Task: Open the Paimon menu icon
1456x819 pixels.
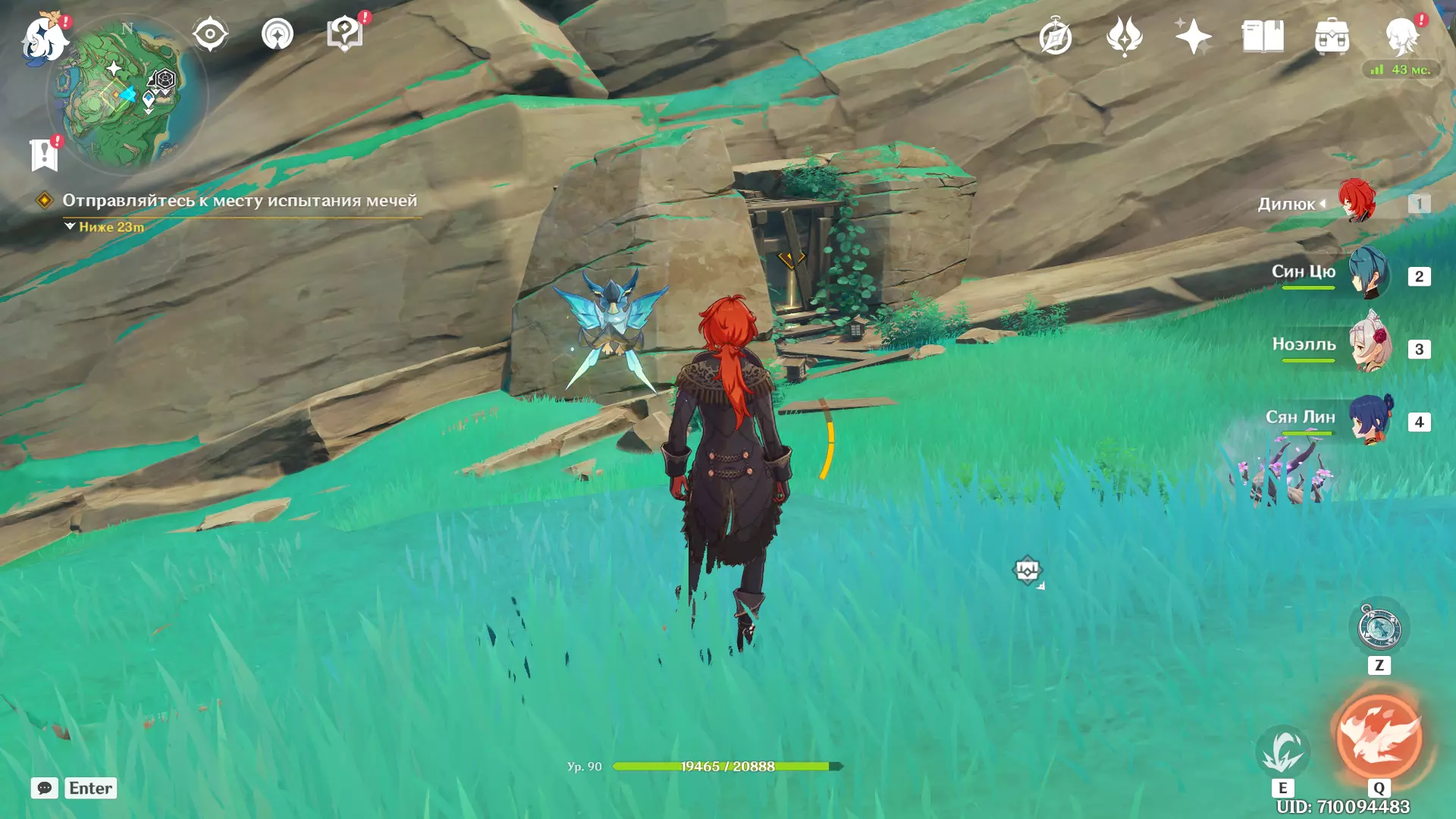Action: coord(44,38)
